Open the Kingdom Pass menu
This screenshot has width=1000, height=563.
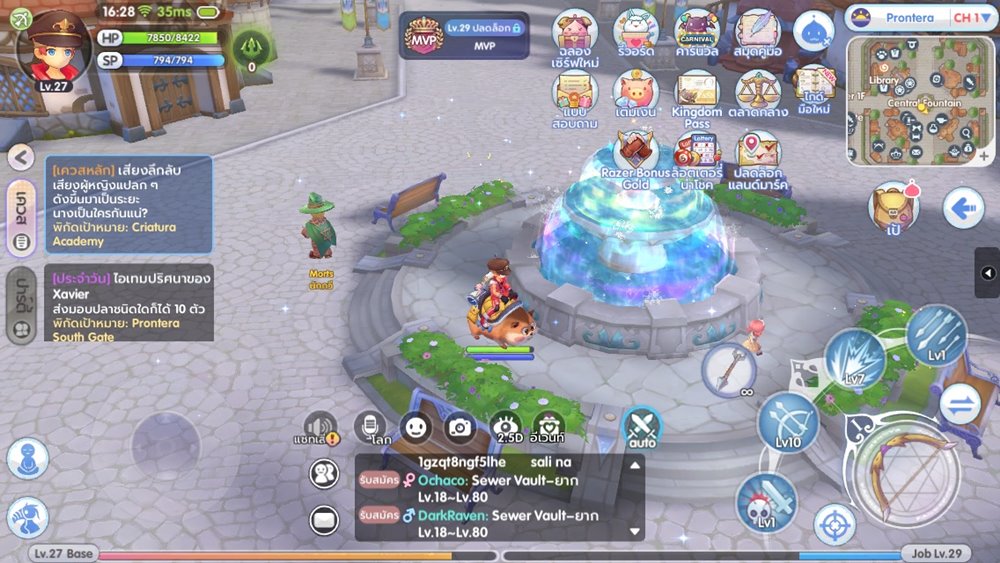pos(696,97)
